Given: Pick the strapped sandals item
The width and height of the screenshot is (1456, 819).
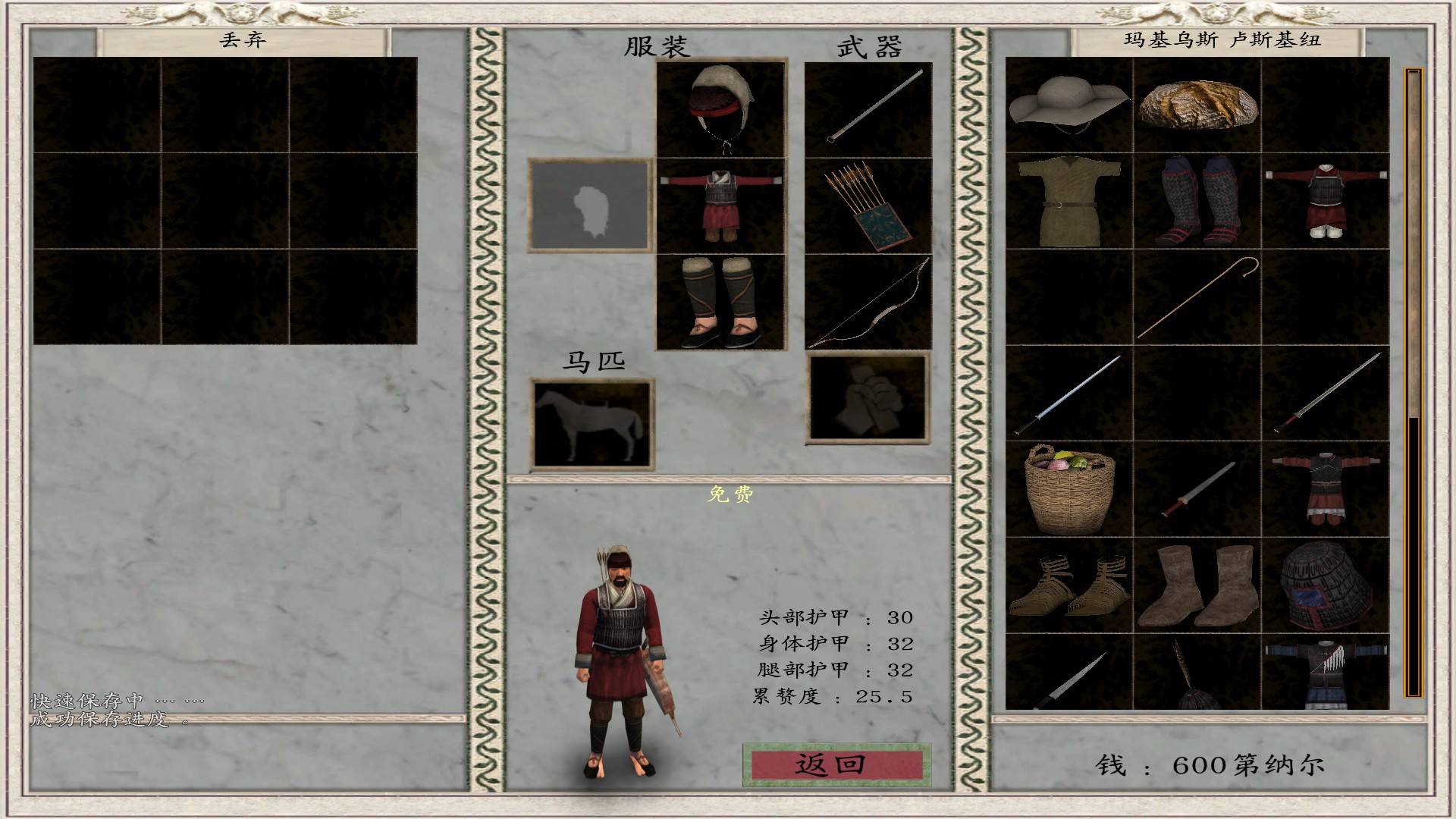Looking at the screenshot, I should click(1068, 586).
